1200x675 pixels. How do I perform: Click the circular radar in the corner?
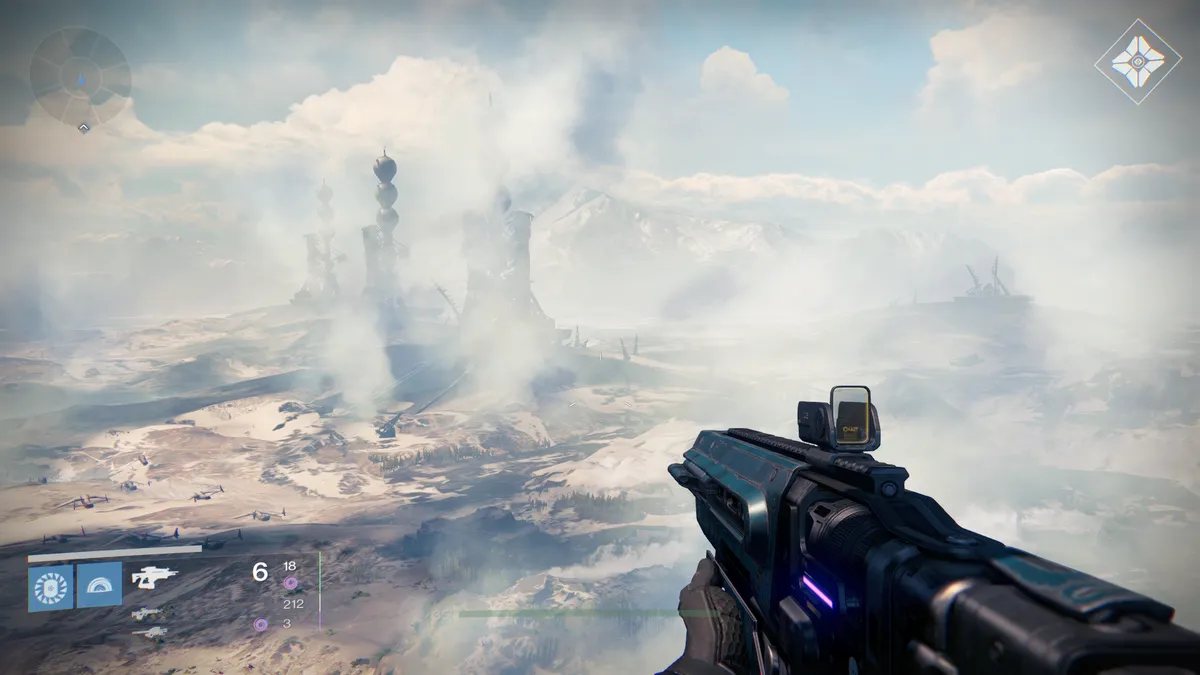pyautogui.click(x=80, y=76)
